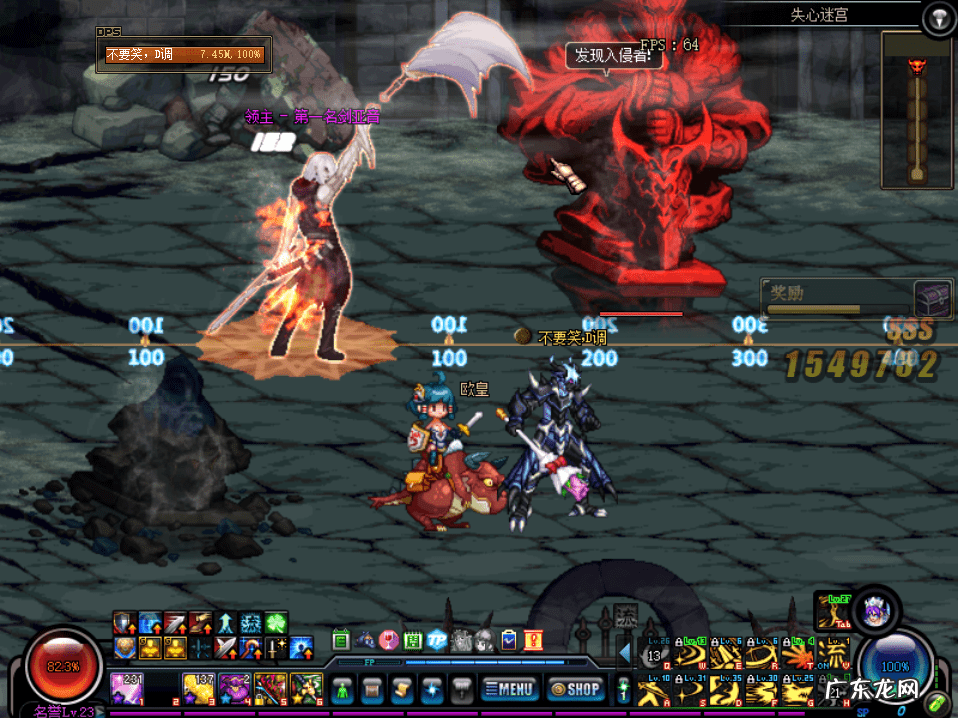Activate the Lv.27 skill on the Tab key
Viewport: 958px width, 718px height.
(x=832, y=610)
